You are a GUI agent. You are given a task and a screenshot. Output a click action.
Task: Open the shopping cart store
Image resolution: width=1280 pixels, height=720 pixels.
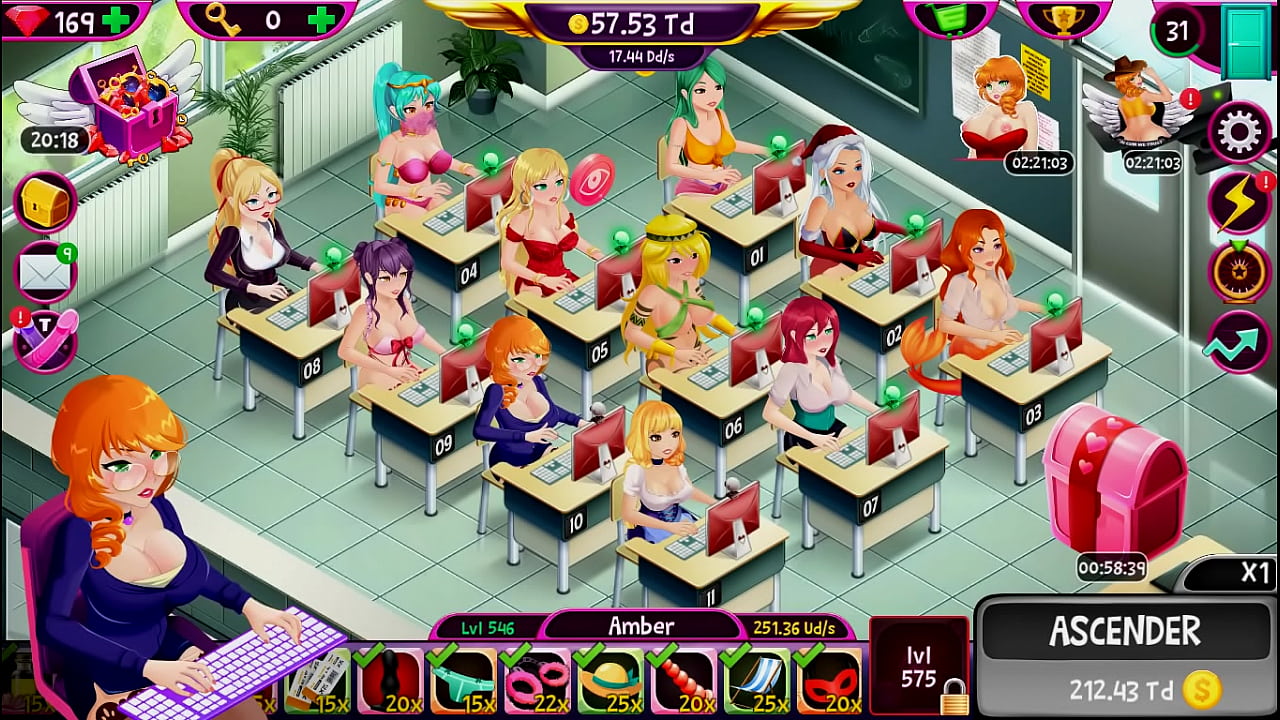(949, 19)
